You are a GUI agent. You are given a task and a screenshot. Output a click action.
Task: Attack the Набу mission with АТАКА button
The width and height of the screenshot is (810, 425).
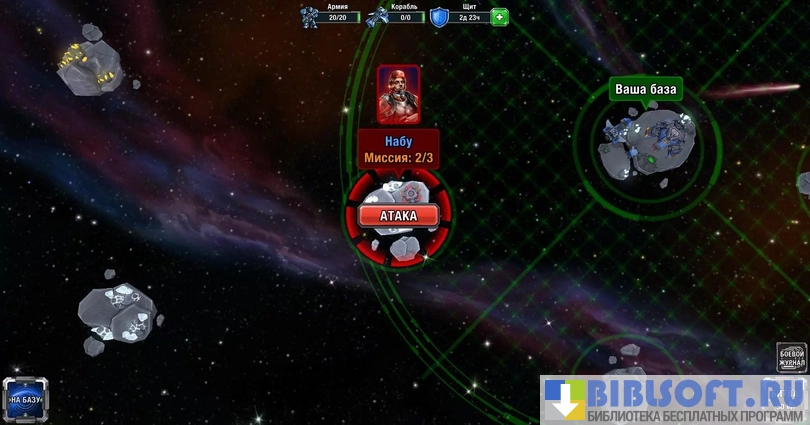[x=398, y=215]
